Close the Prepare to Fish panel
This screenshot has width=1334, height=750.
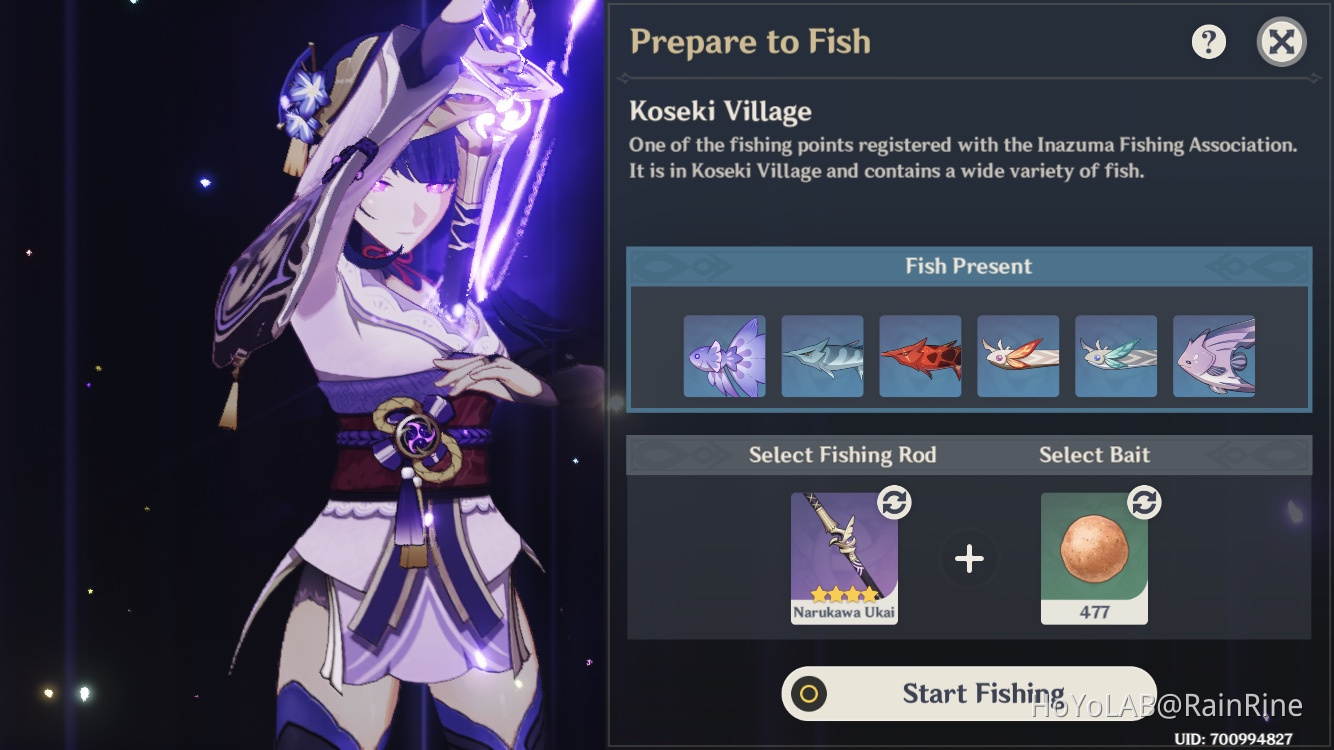point(1281,41)
